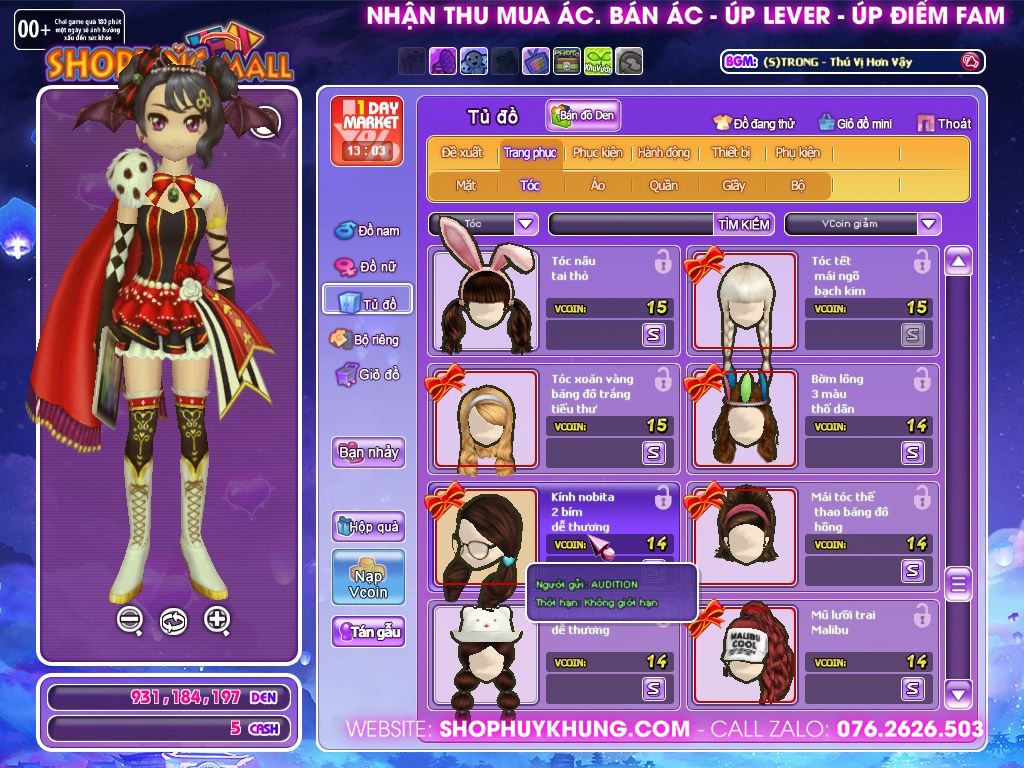The height and width of the screenshot is (768, 1024).
Task: Zoom in on the character preview
Action: (x=217, y=619)
